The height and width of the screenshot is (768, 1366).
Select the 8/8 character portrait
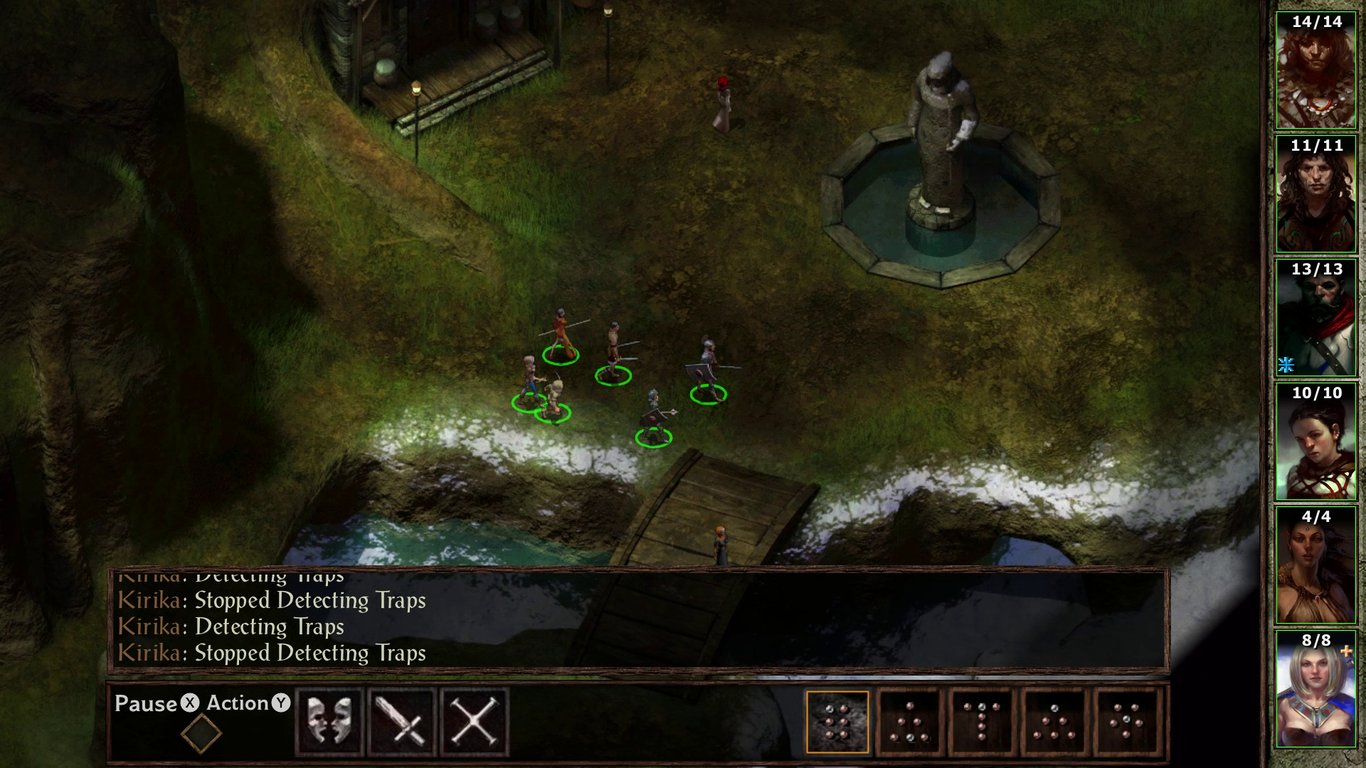pos(1317,685)
